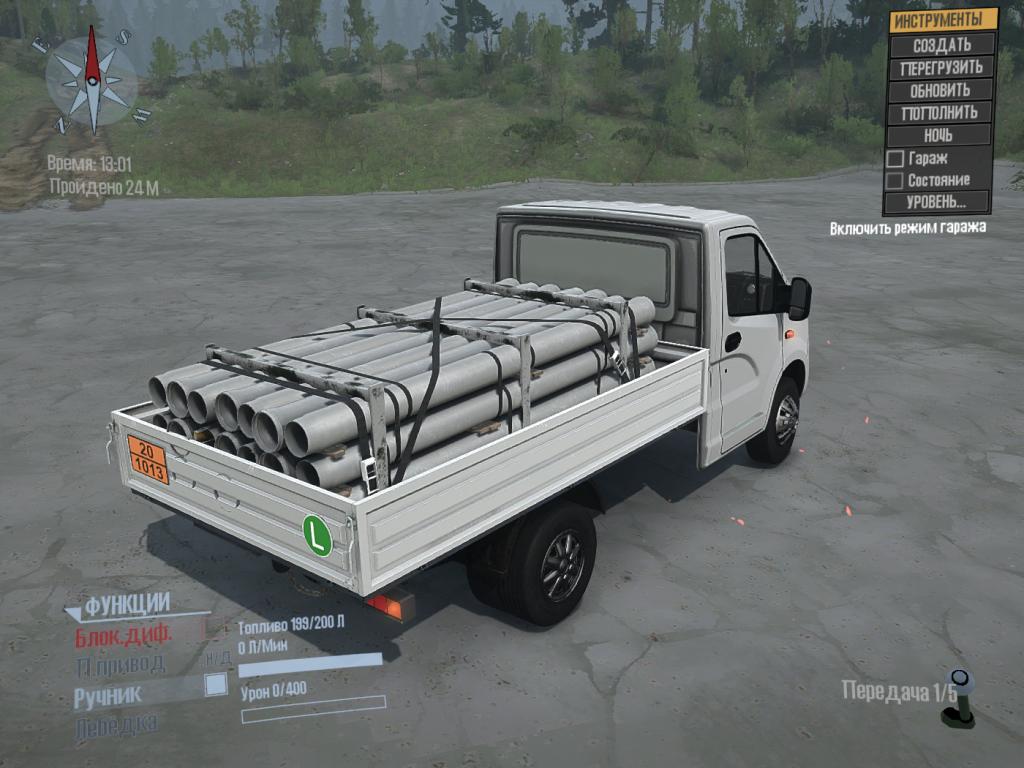Screen dimensions: 1024x768
Task: Toggle the Состояние checkbox
Action: click(x=896, y=181)
